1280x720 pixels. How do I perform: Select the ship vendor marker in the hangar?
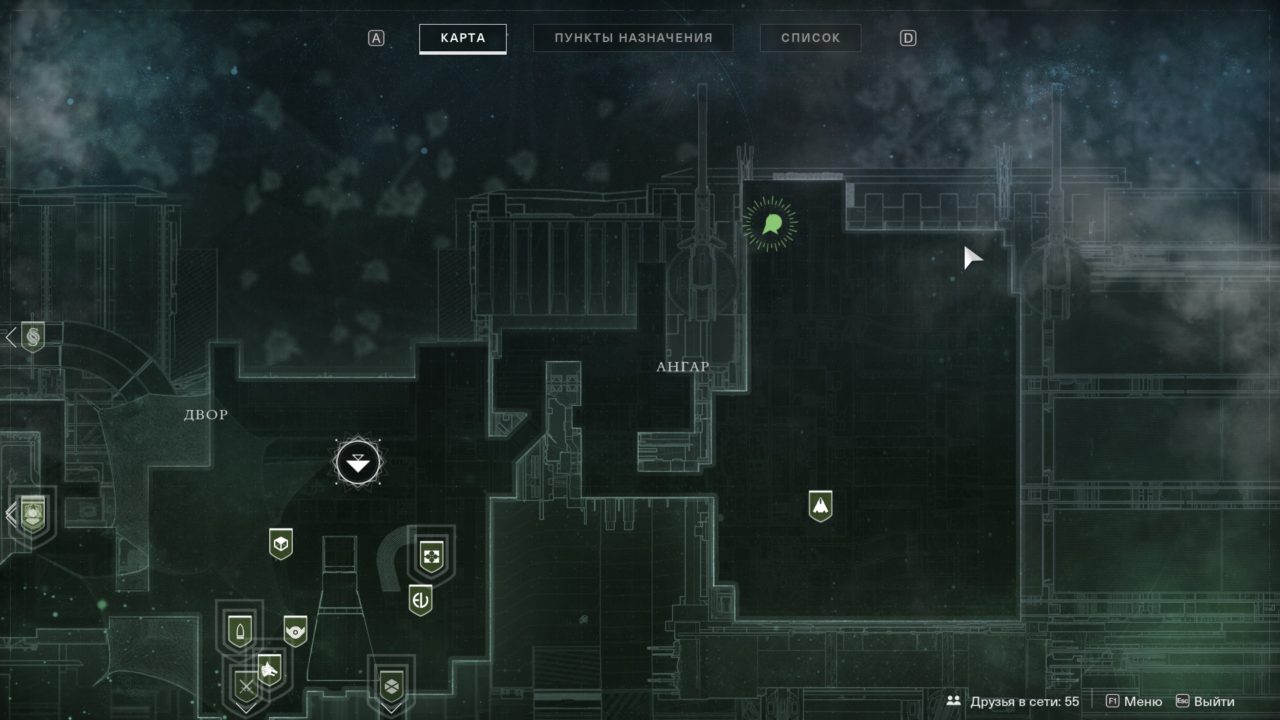click(821, 506)
